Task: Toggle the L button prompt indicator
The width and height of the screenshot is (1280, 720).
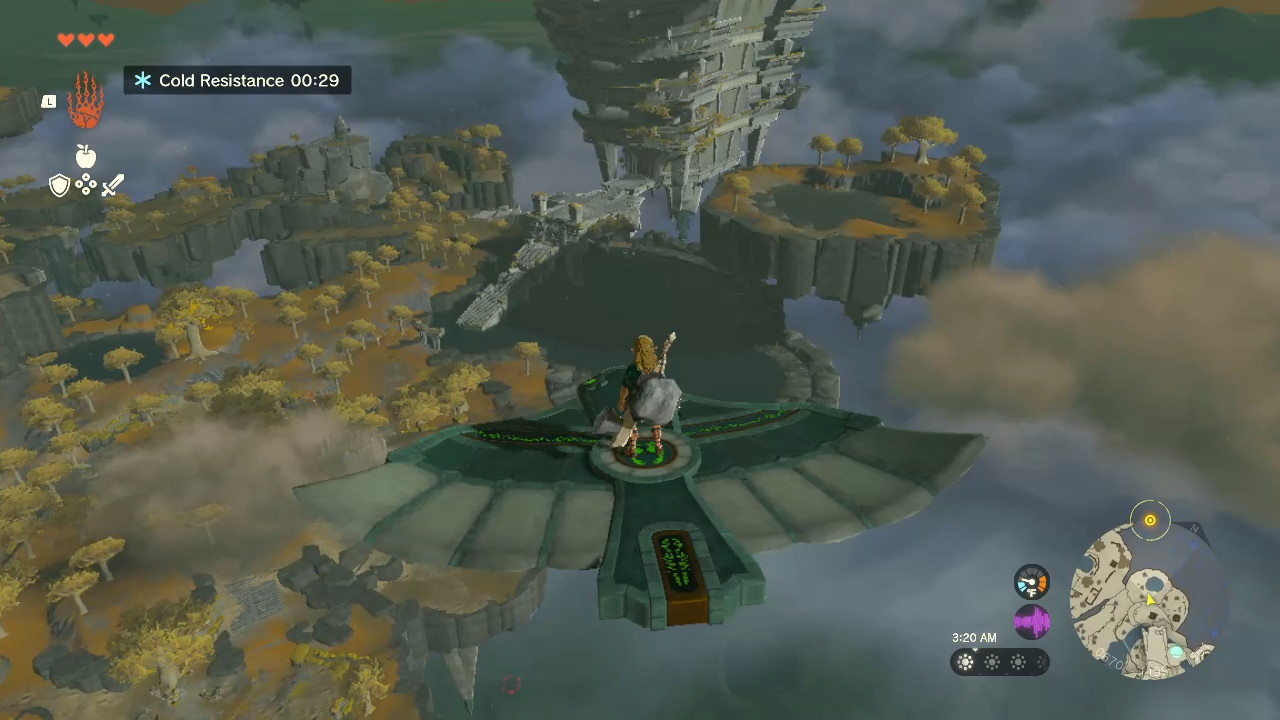Action: click(x=48, y=101)
